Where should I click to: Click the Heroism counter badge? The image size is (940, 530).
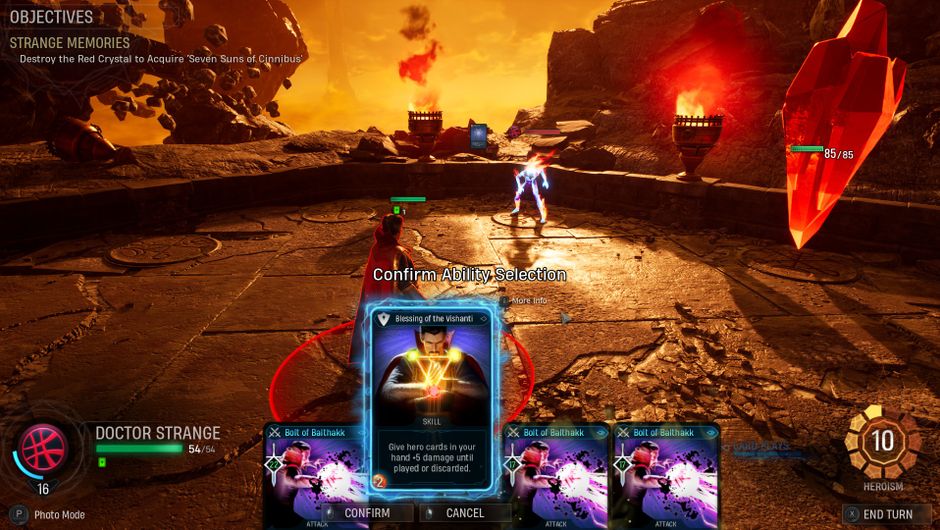click(883, 441)
